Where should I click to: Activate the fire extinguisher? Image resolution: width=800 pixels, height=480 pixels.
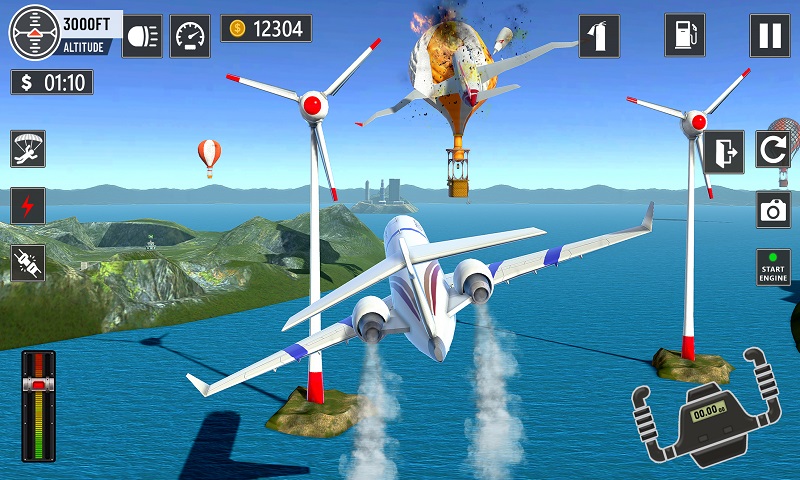(x=598, y=36)
